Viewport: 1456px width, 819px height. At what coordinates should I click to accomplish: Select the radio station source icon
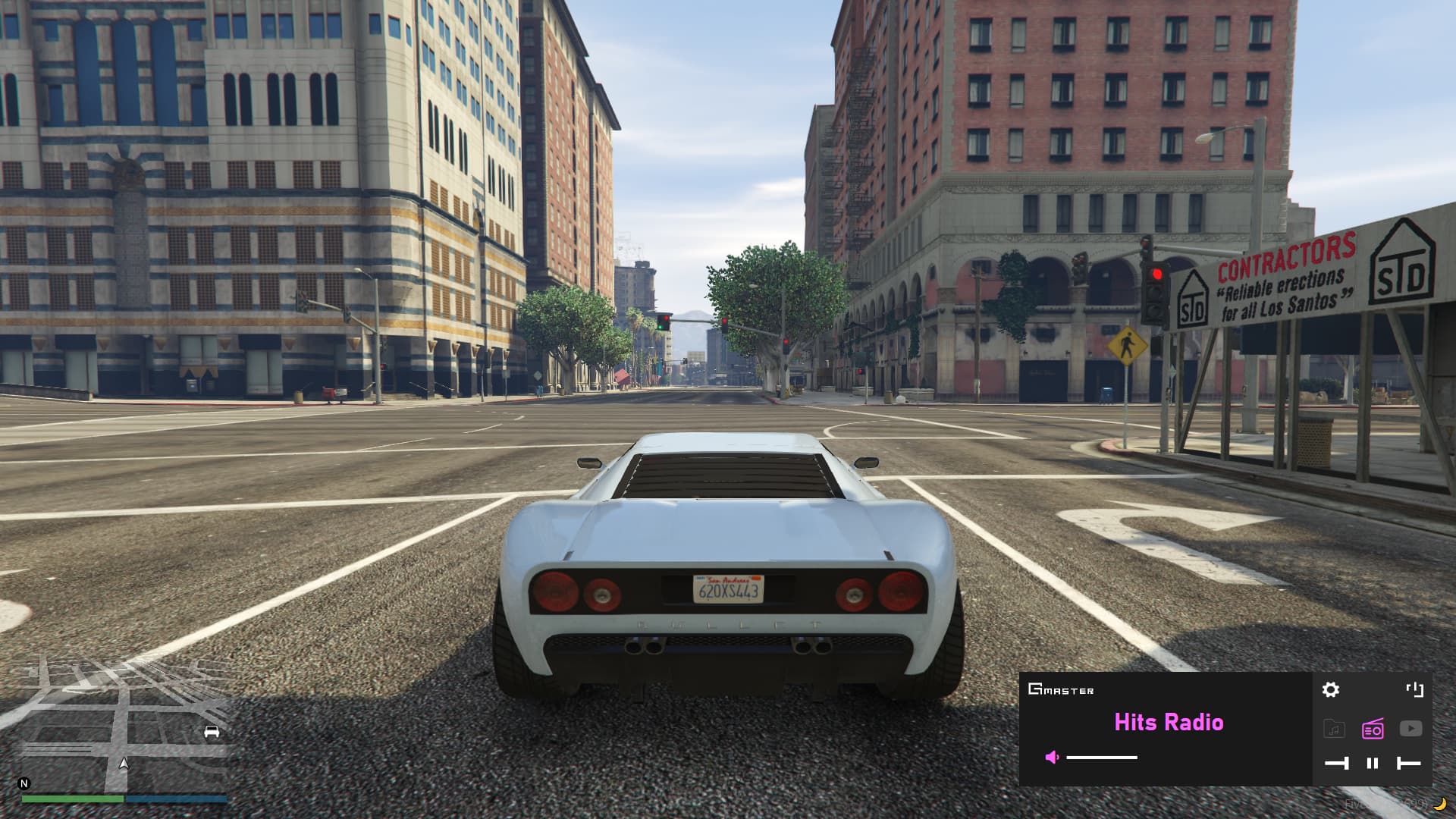[x=1373, y=728]
